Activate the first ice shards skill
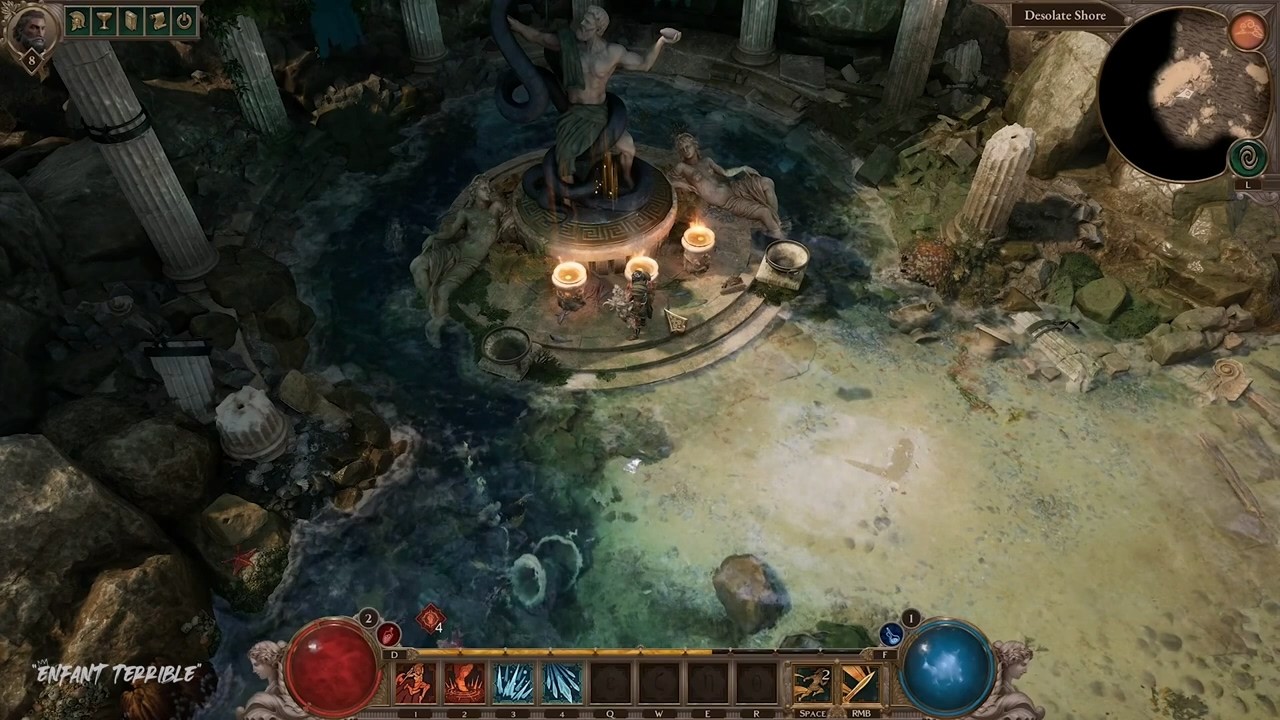 pyautogui.click(x=513, y=684)
